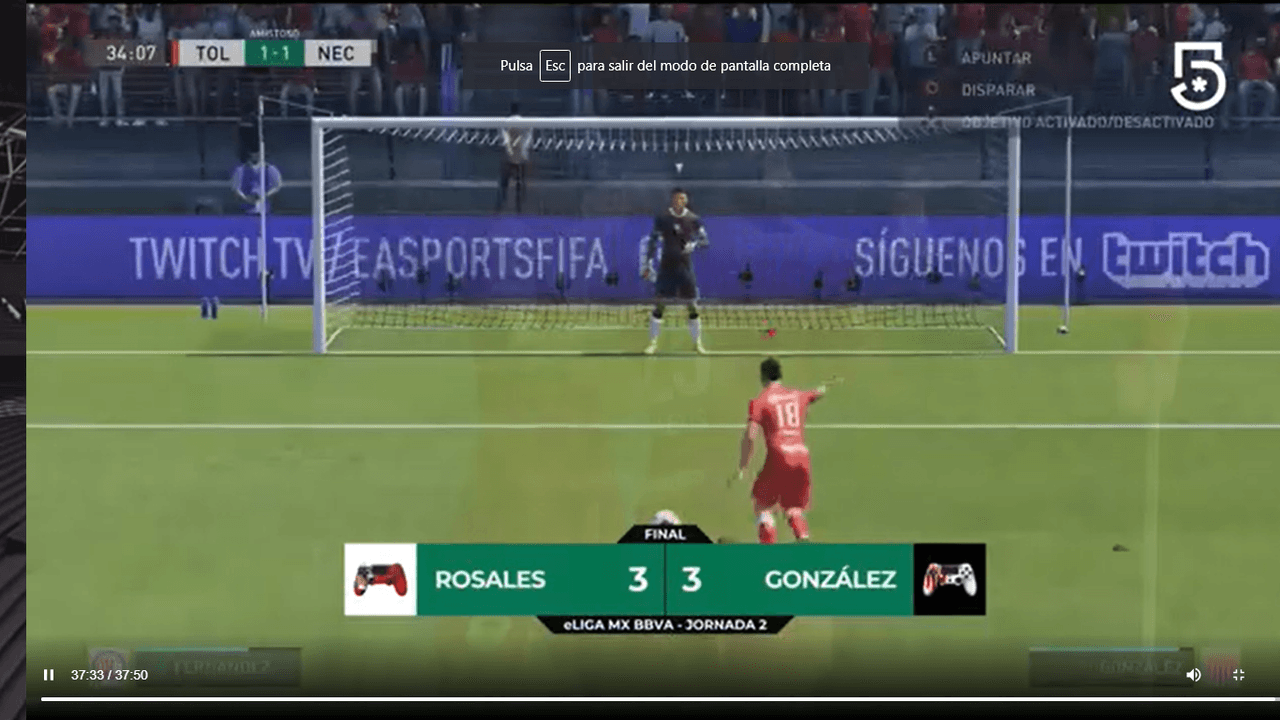Mute the video using the speaker icon
The image size is (1280, 720).
click(1193, 675)
